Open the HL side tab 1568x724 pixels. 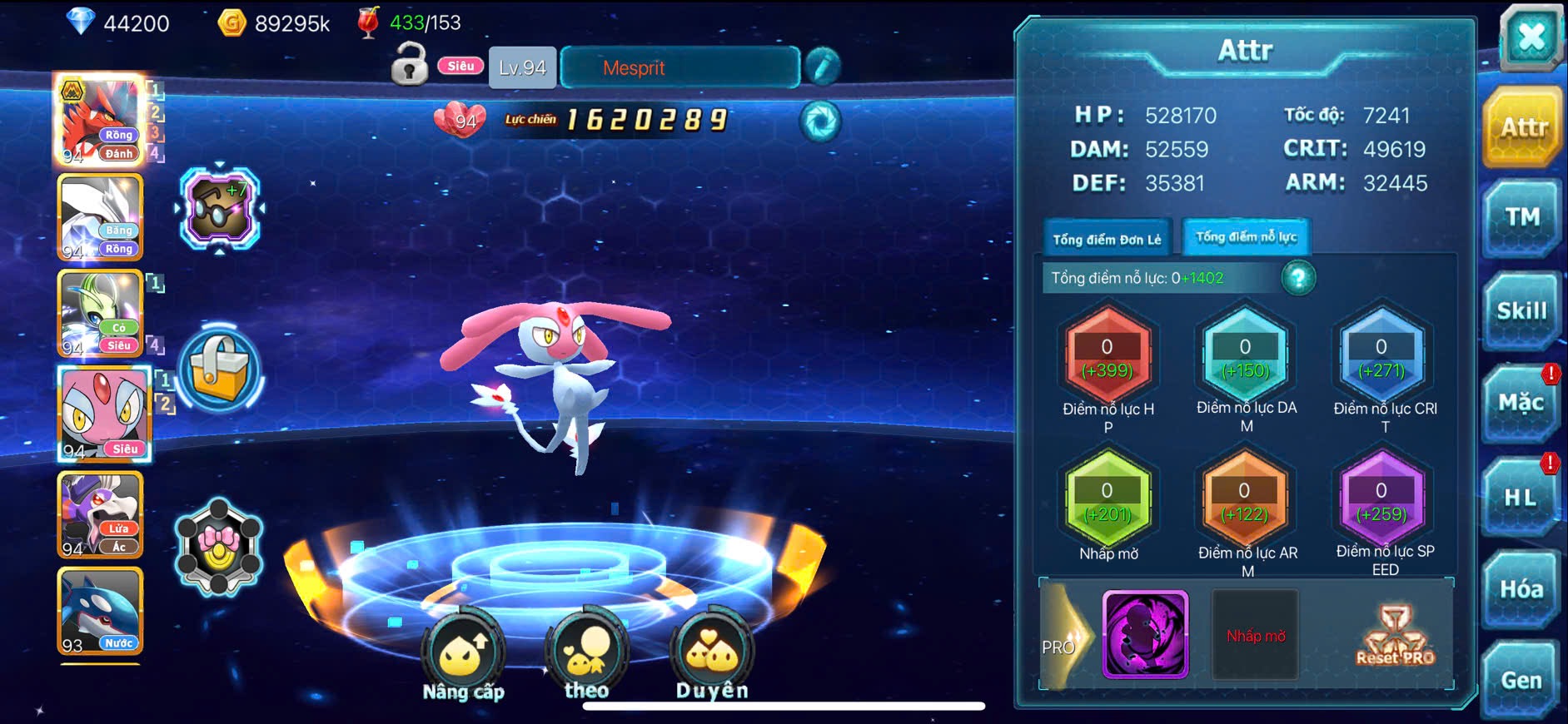1520,498
